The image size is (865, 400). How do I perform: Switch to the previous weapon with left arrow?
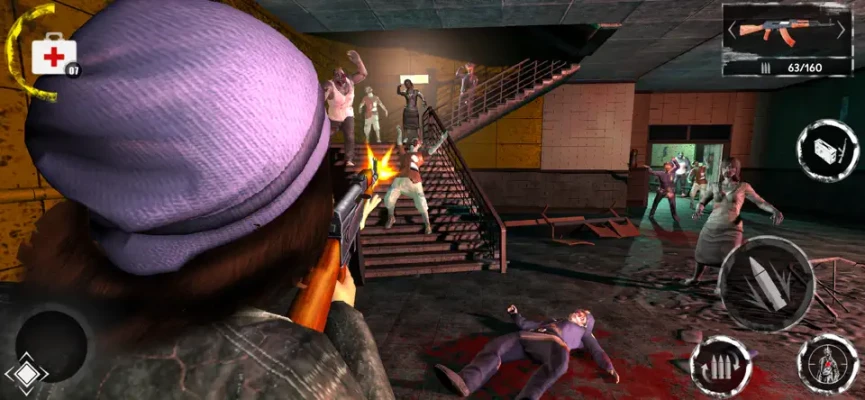pyautogui.click(x=731, y=31)
